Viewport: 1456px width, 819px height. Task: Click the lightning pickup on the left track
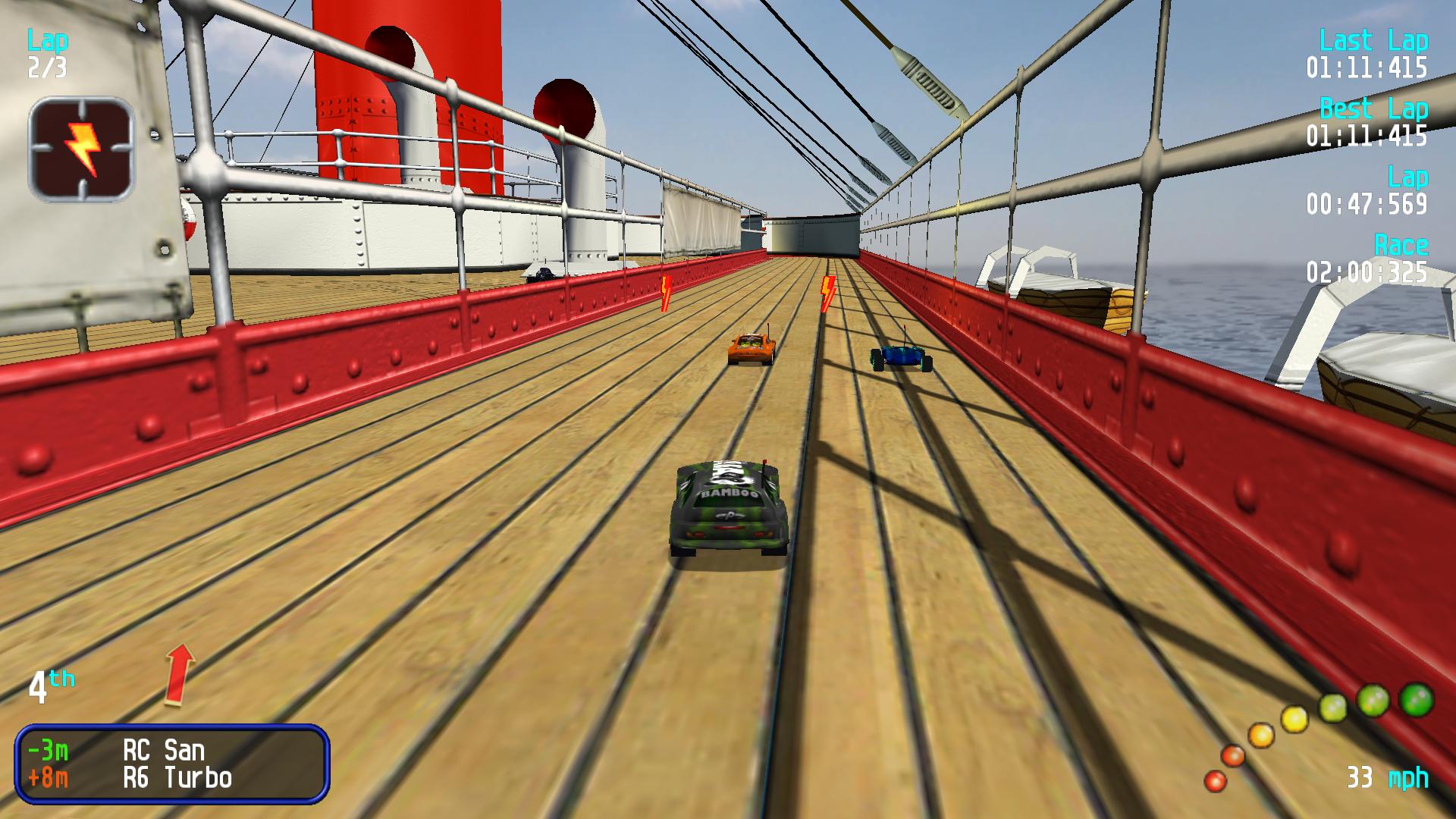[x=665, y=292]
